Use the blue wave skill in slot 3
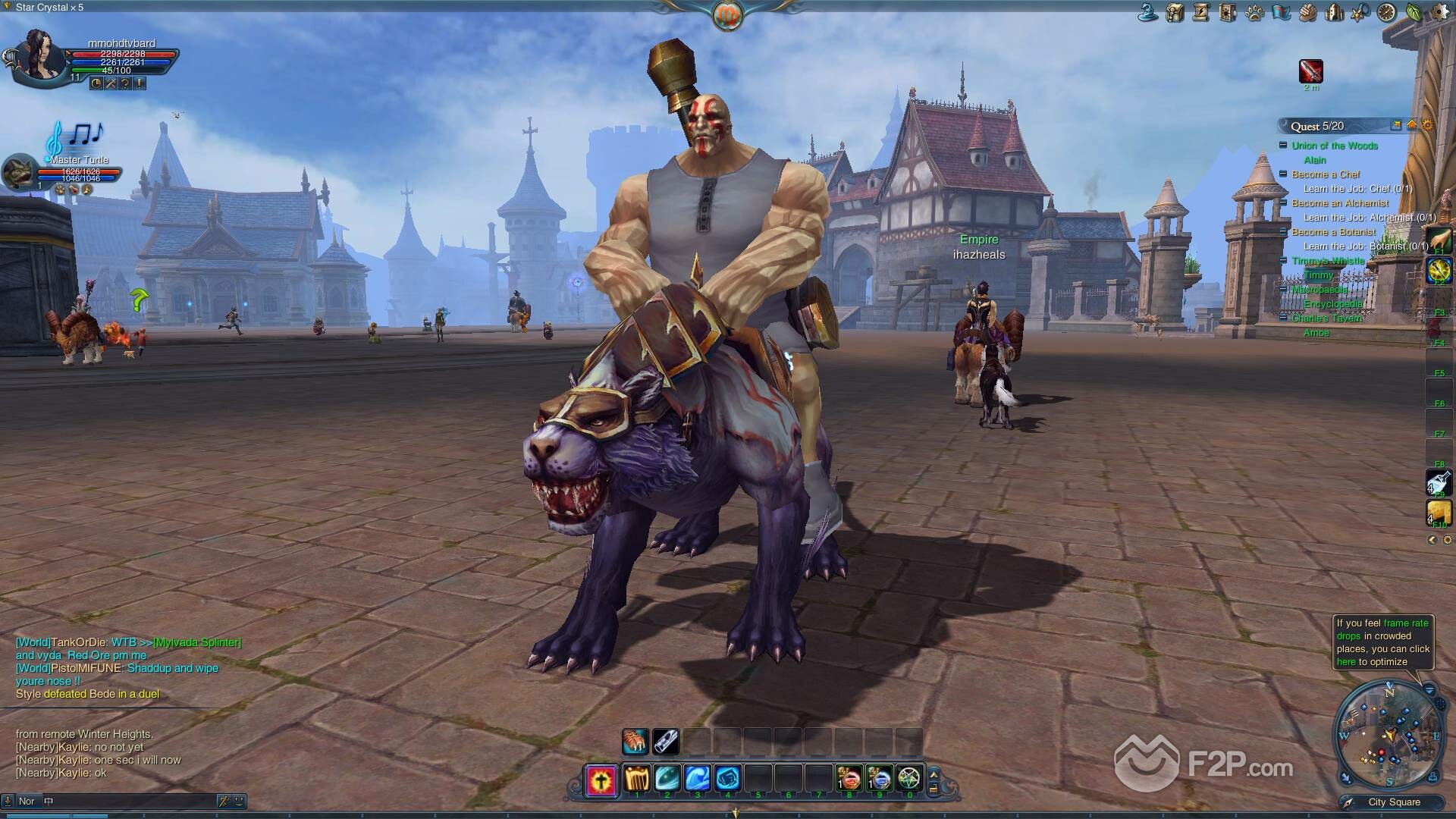Image resolution: width=1456 pixels, height=819 pixels. tap(697, 779)
